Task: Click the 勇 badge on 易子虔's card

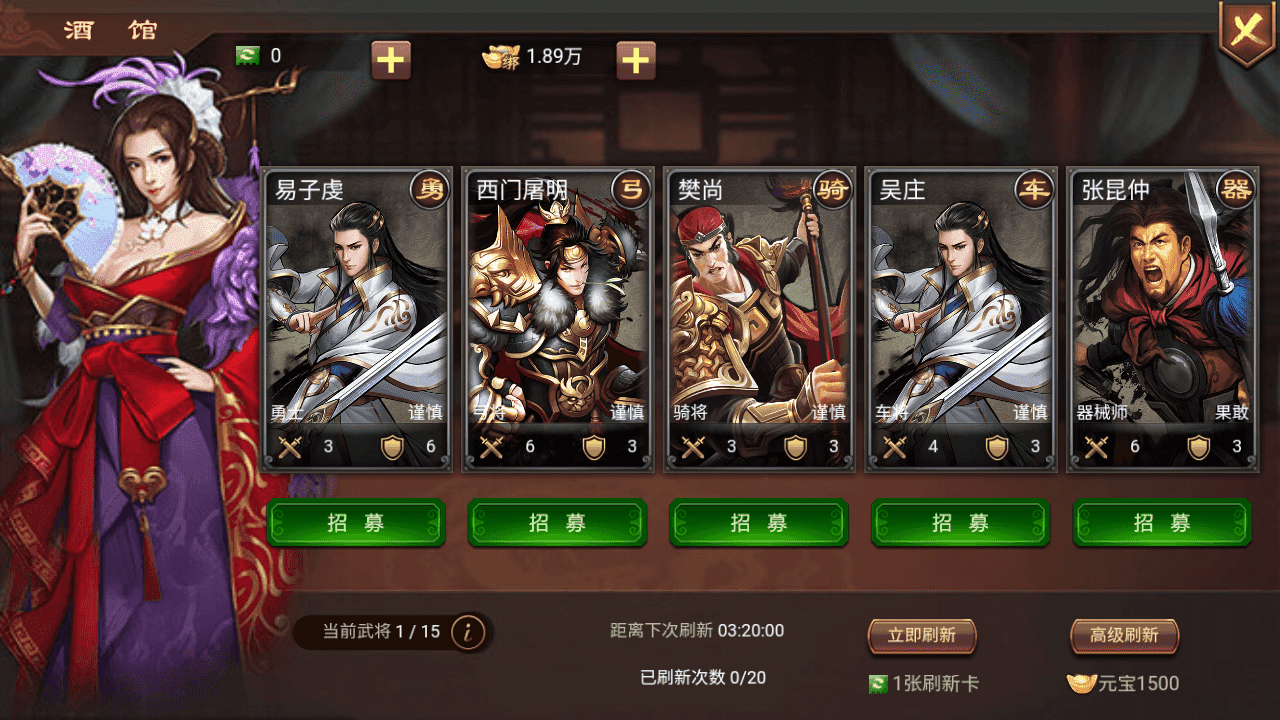Action: [x=432, y=188]
